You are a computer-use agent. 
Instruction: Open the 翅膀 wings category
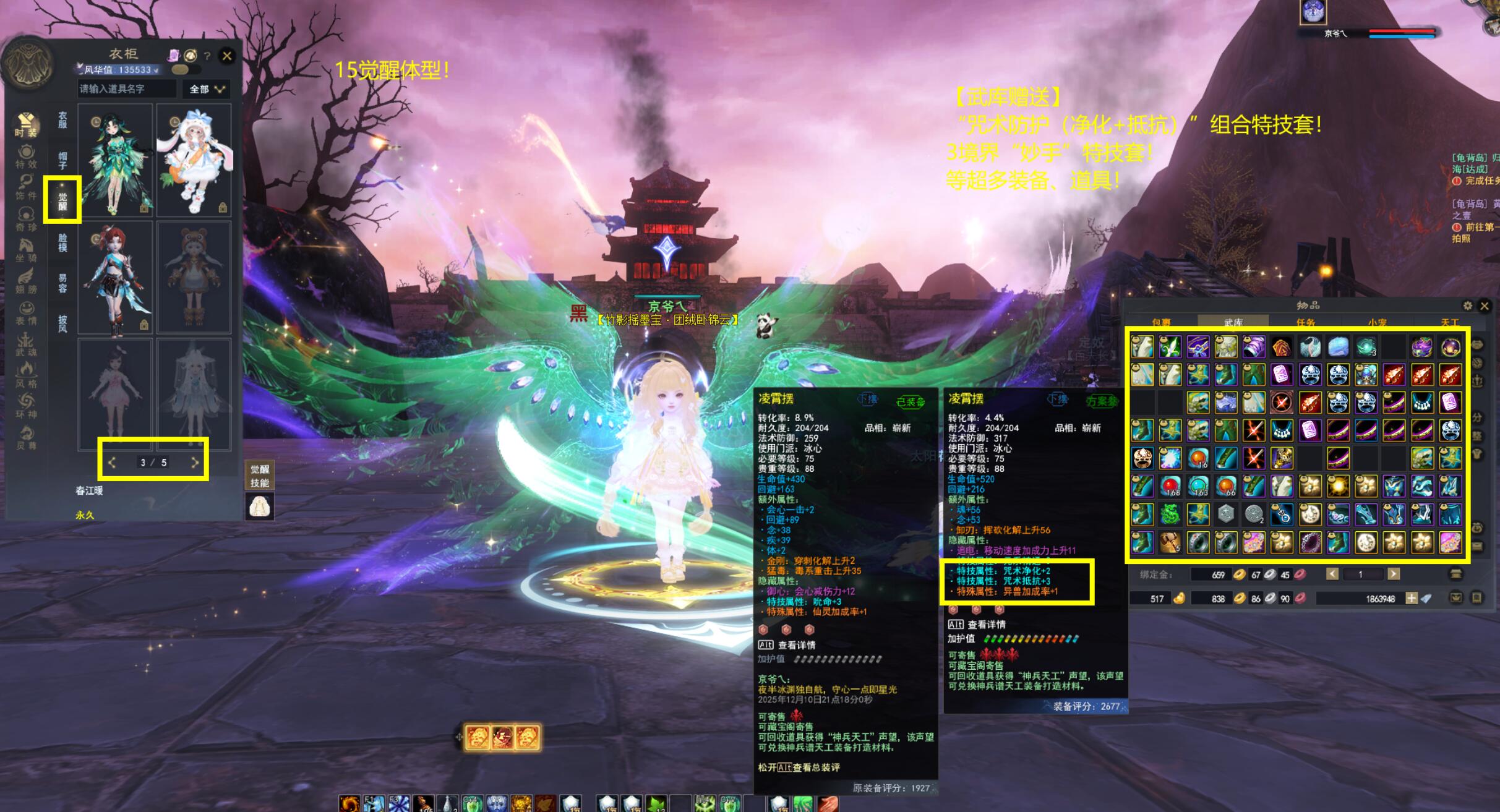tap(26, 280)
